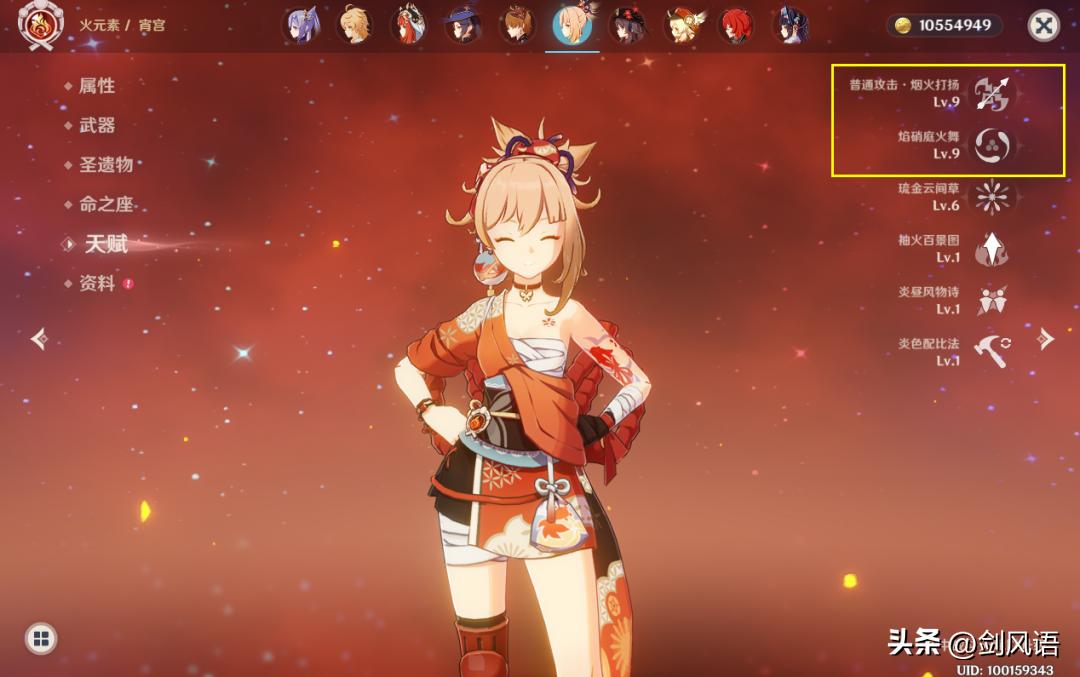
Task: Pick Mona's witch-hat portrait
Action: [x=463, y=26]
